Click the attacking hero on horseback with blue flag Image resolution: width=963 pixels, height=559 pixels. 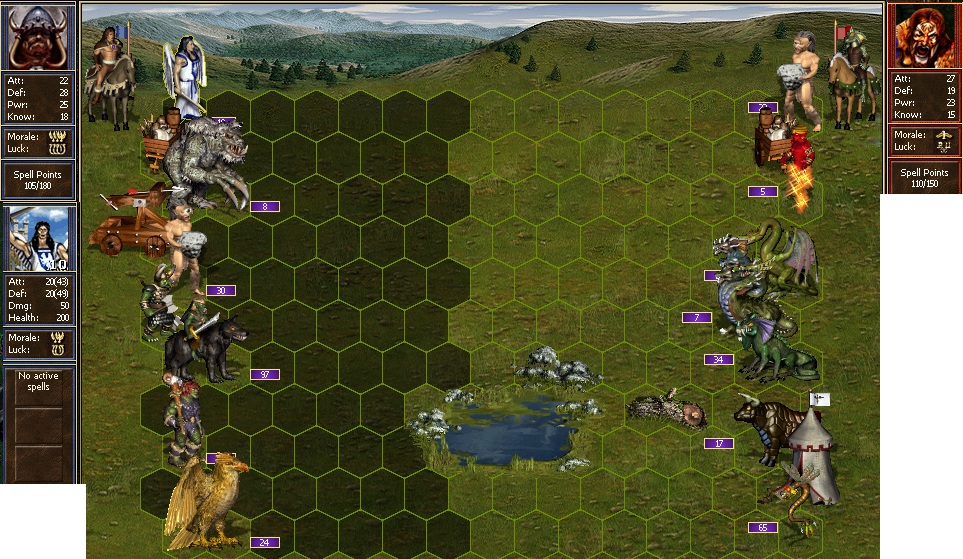[x=108, y=75]
